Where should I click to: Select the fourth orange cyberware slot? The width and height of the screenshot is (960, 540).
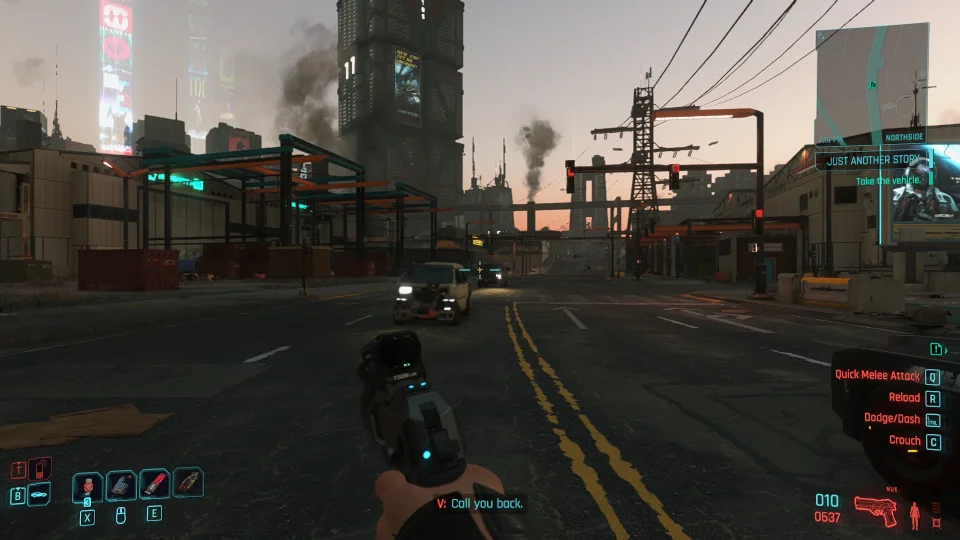pyautogui.click(x=187, y=483)
